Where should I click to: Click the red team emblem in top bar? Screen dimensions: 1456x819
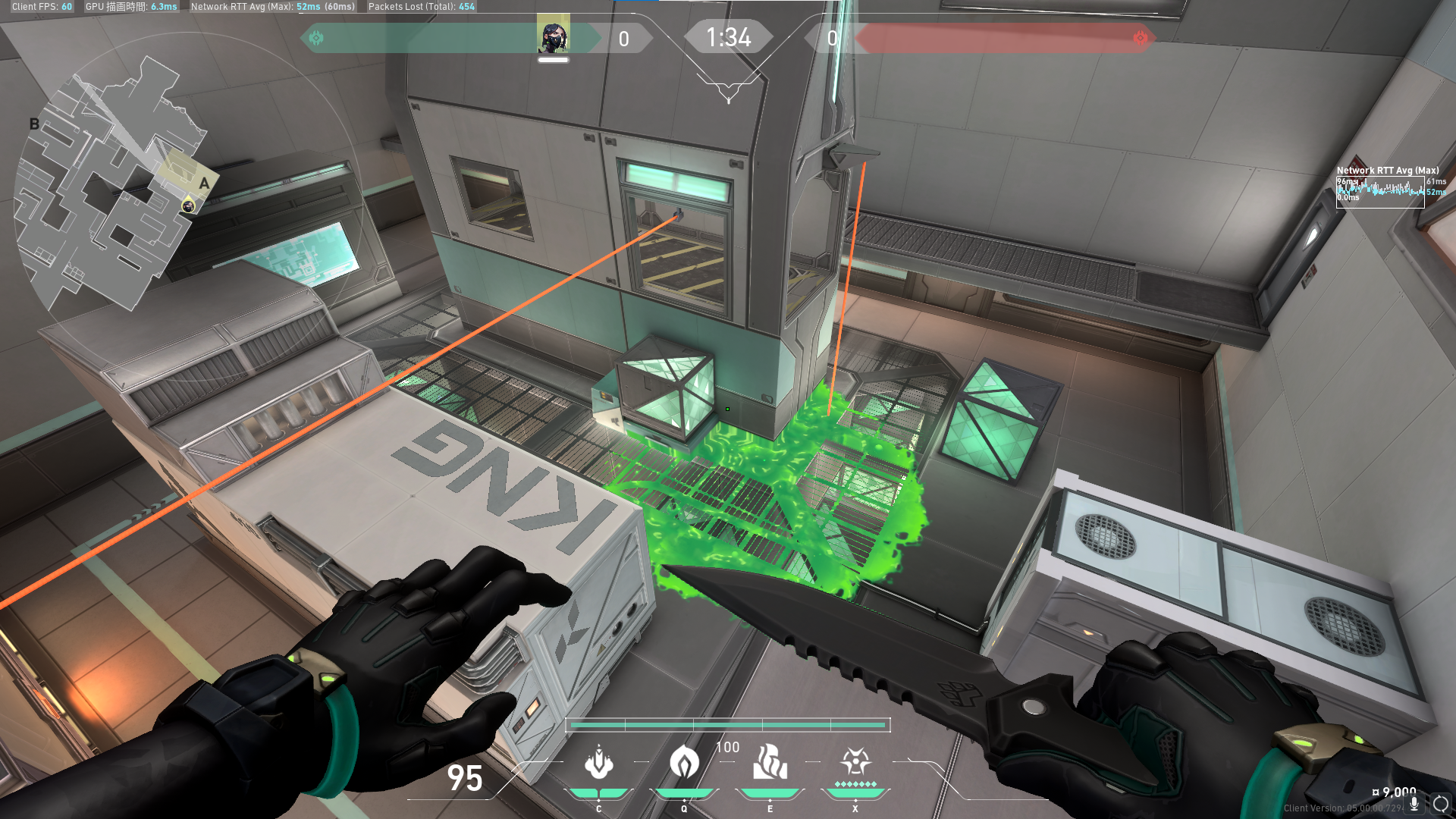(x=1140, y=38)
